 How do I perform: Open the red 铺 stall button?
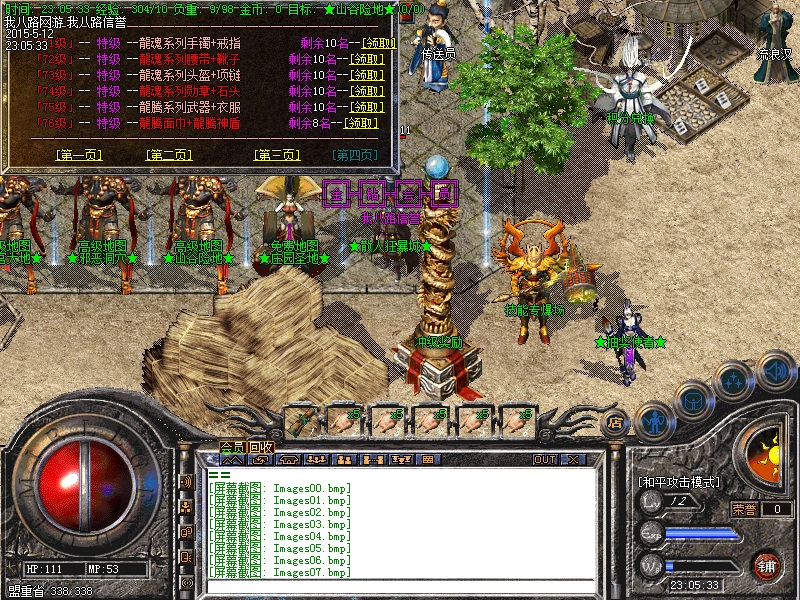click(x=766, y=565)
